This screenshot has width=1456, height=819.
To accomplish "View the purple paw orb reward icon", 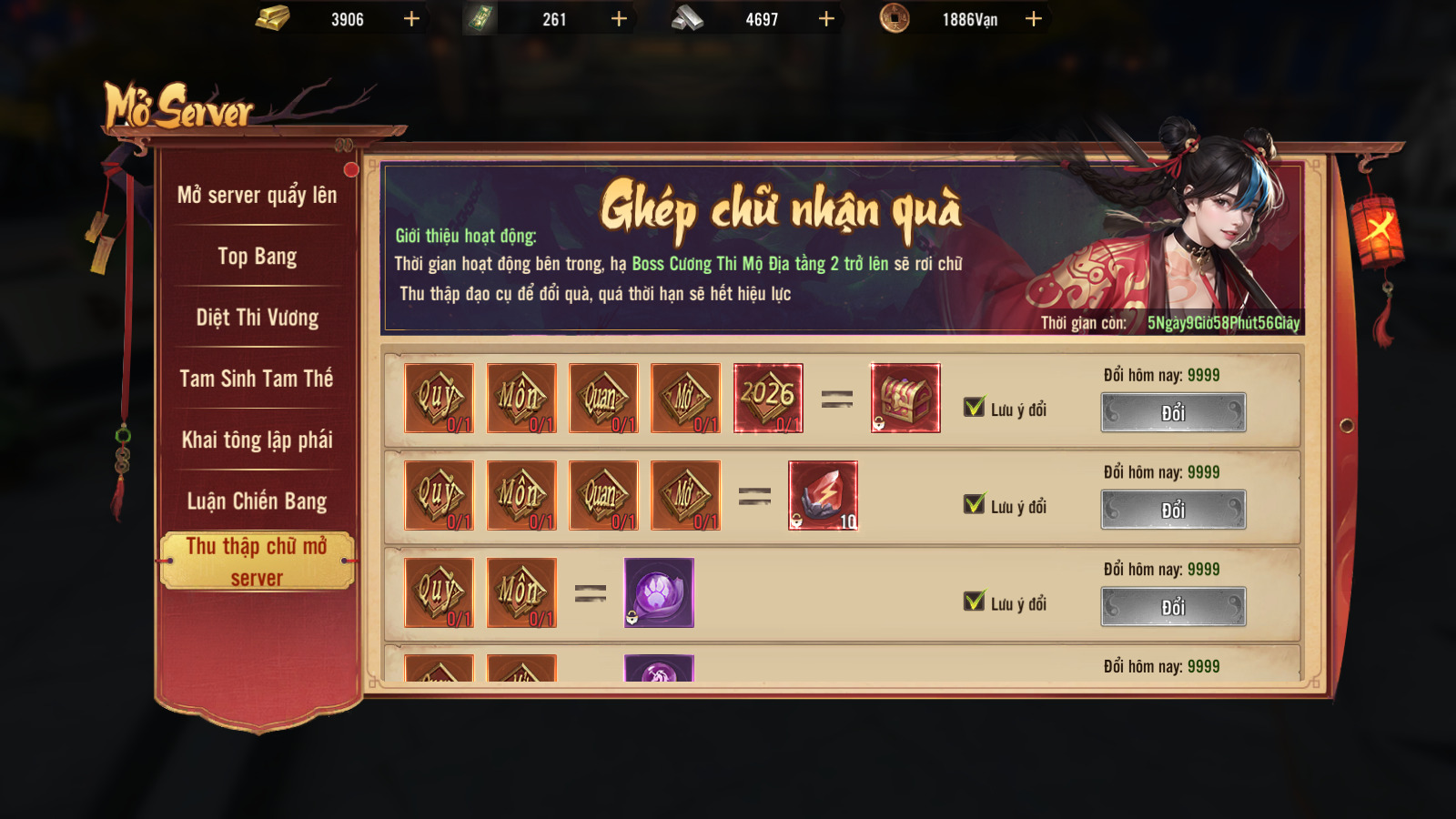I will pos(659,592).
